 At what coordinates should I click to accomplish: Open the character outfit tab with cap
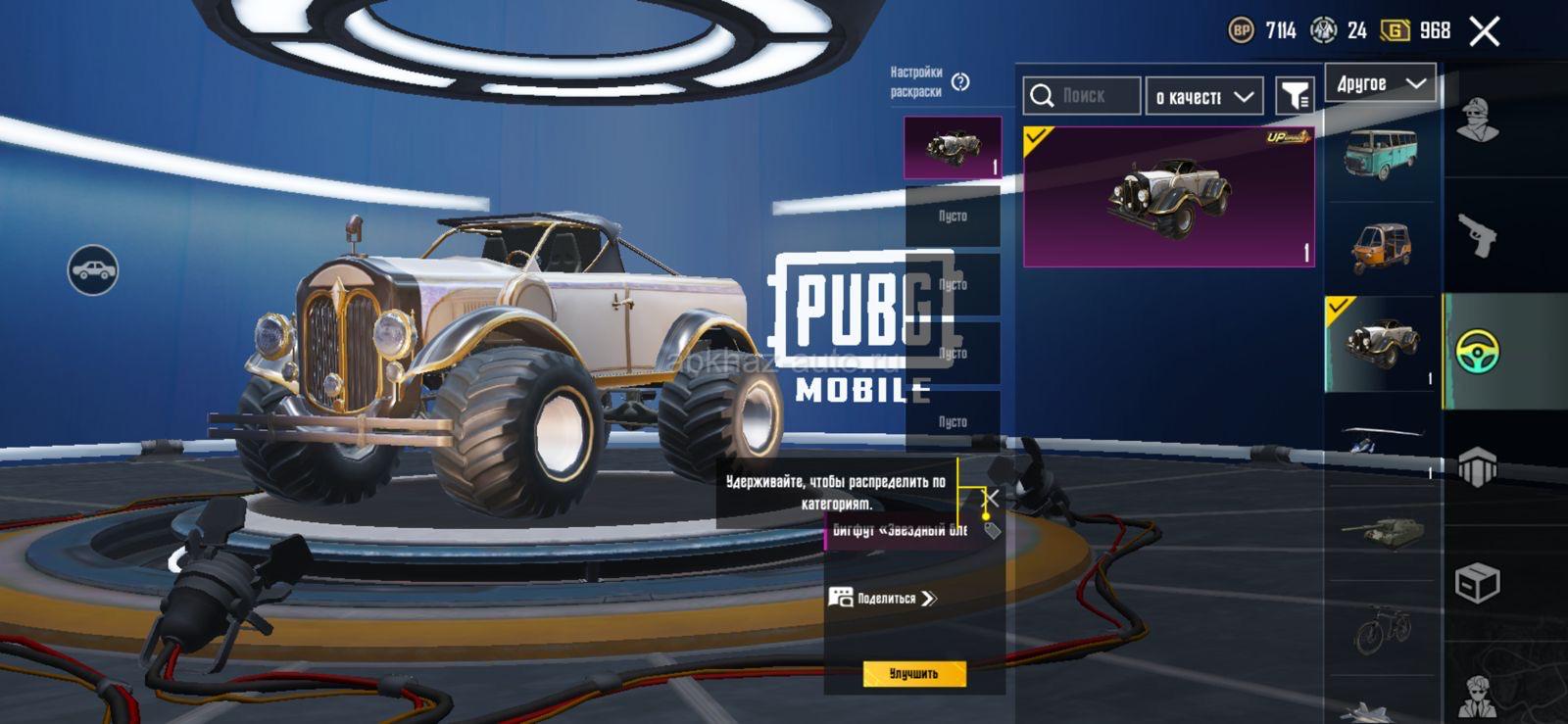coord(1478,121)
